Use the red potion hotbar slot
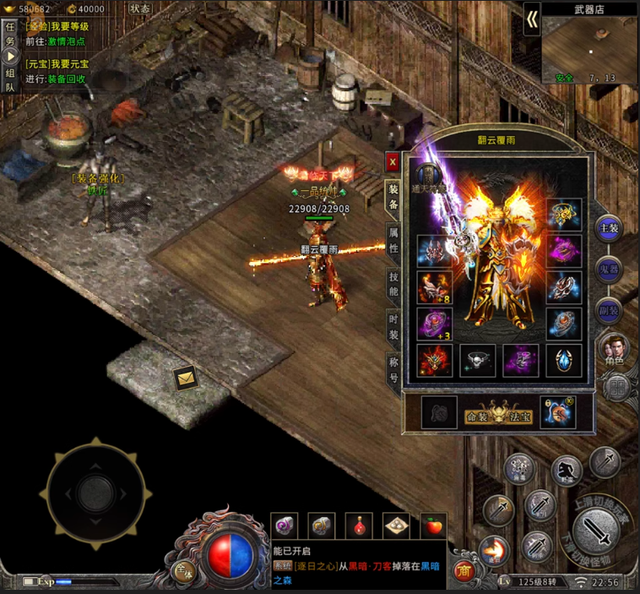The image size is (640, 594). click(359, 525)
